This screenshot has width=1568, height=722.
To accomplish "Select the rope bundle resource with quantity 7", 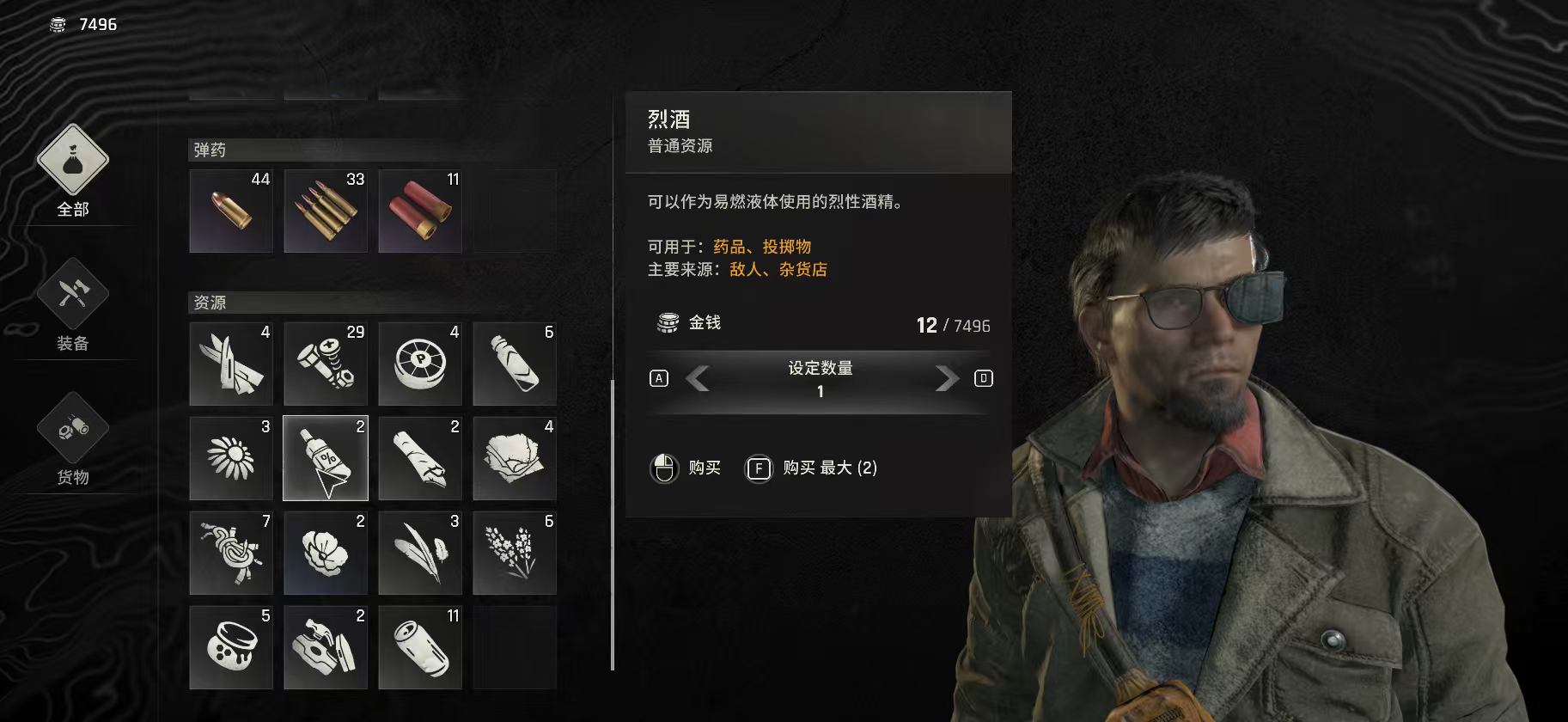I will [x=230, y=553].
